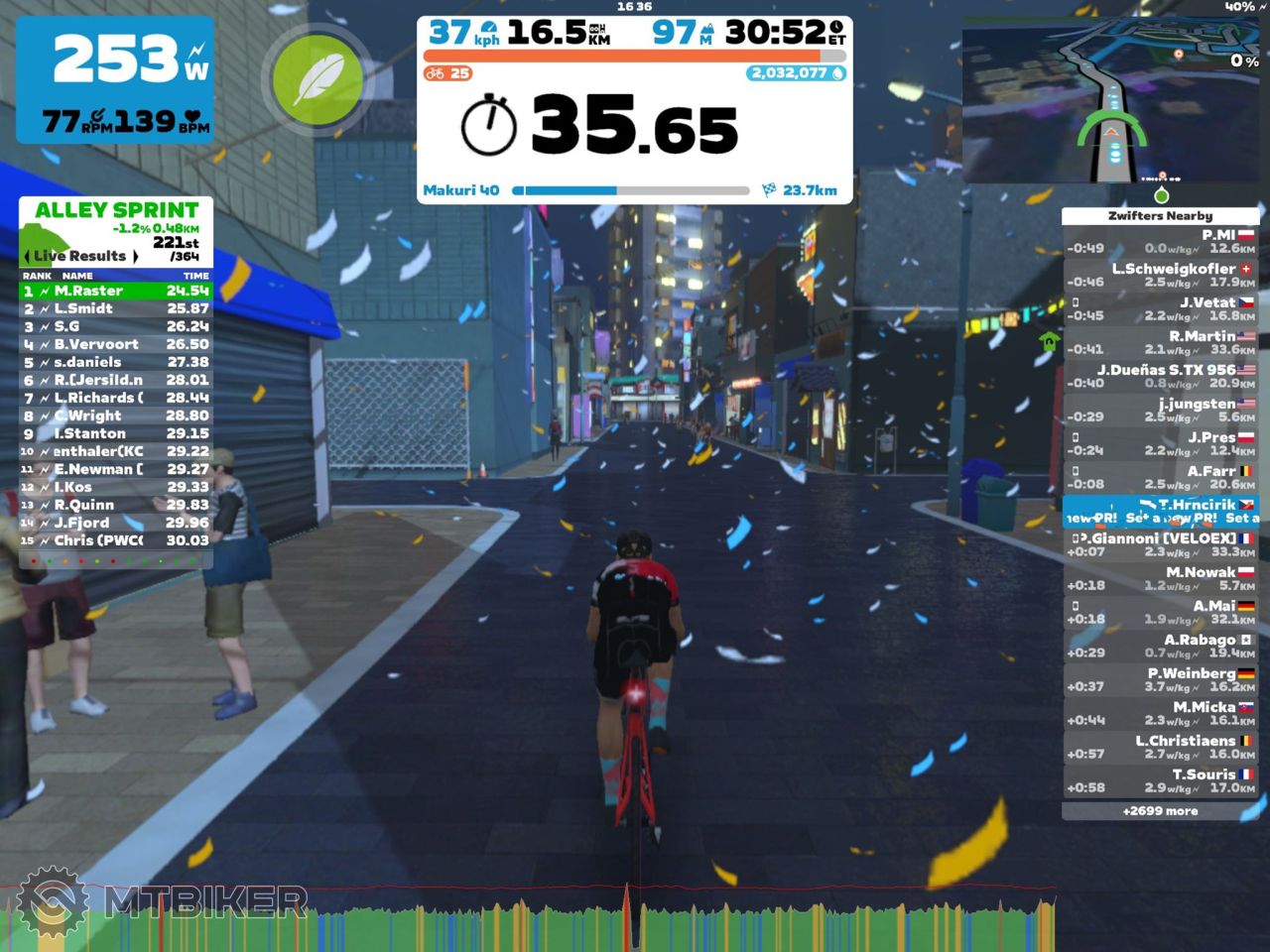Select L.Smidt's sprint result row
Image resolution: width=1270 pixels, height=952 pixels.
pyautogui.click(x=115, y=309)
